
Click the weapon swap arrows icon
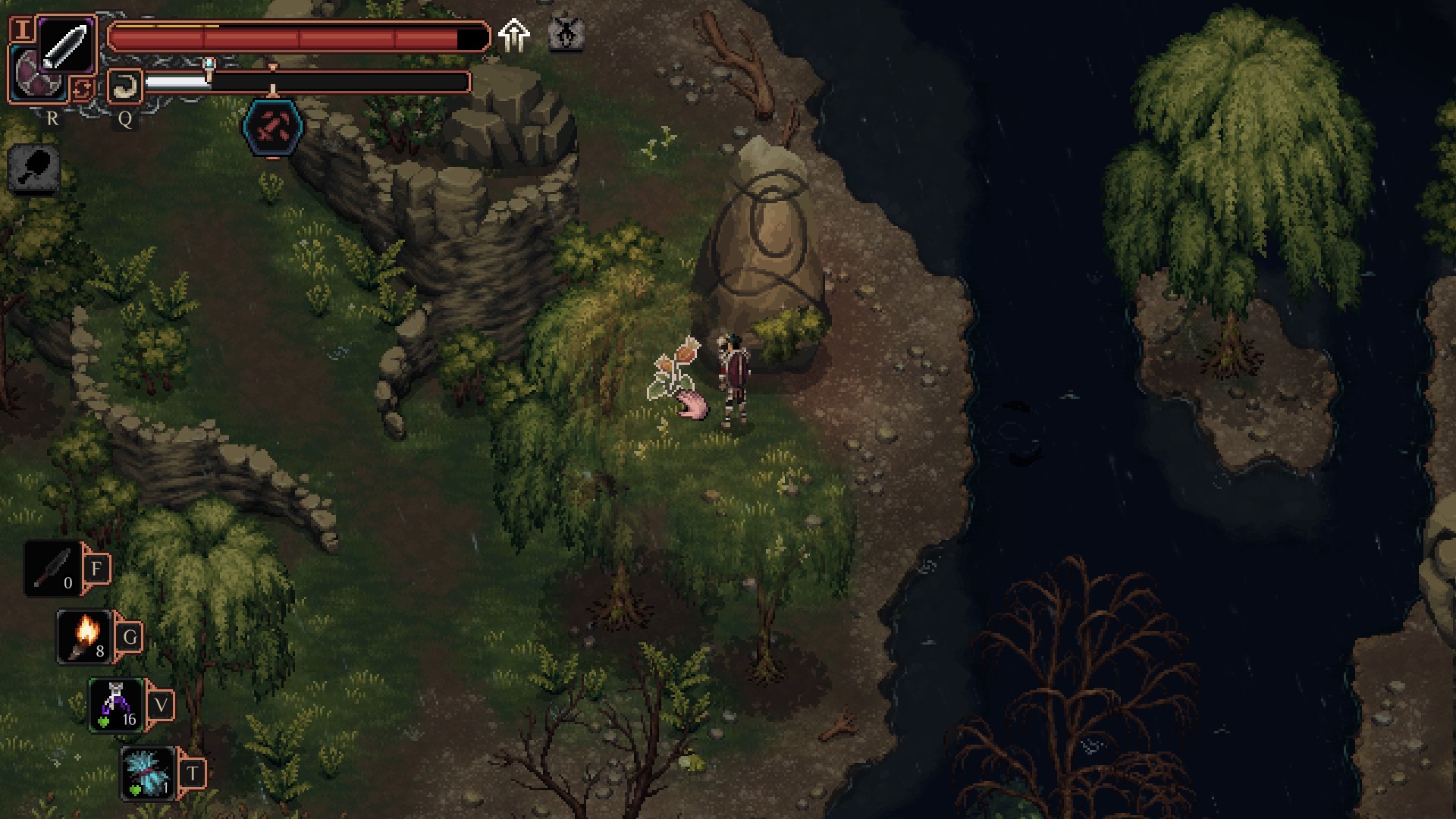pos(81,89)
